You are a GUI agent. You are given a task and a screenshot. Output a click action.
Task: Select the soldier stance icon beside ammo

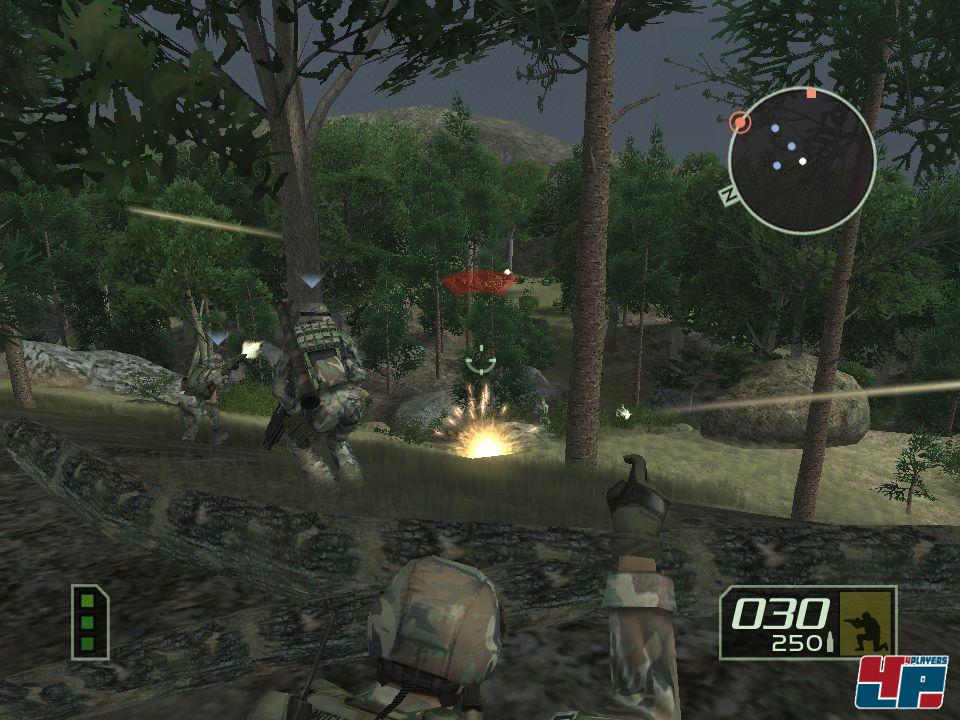[865, 620]
